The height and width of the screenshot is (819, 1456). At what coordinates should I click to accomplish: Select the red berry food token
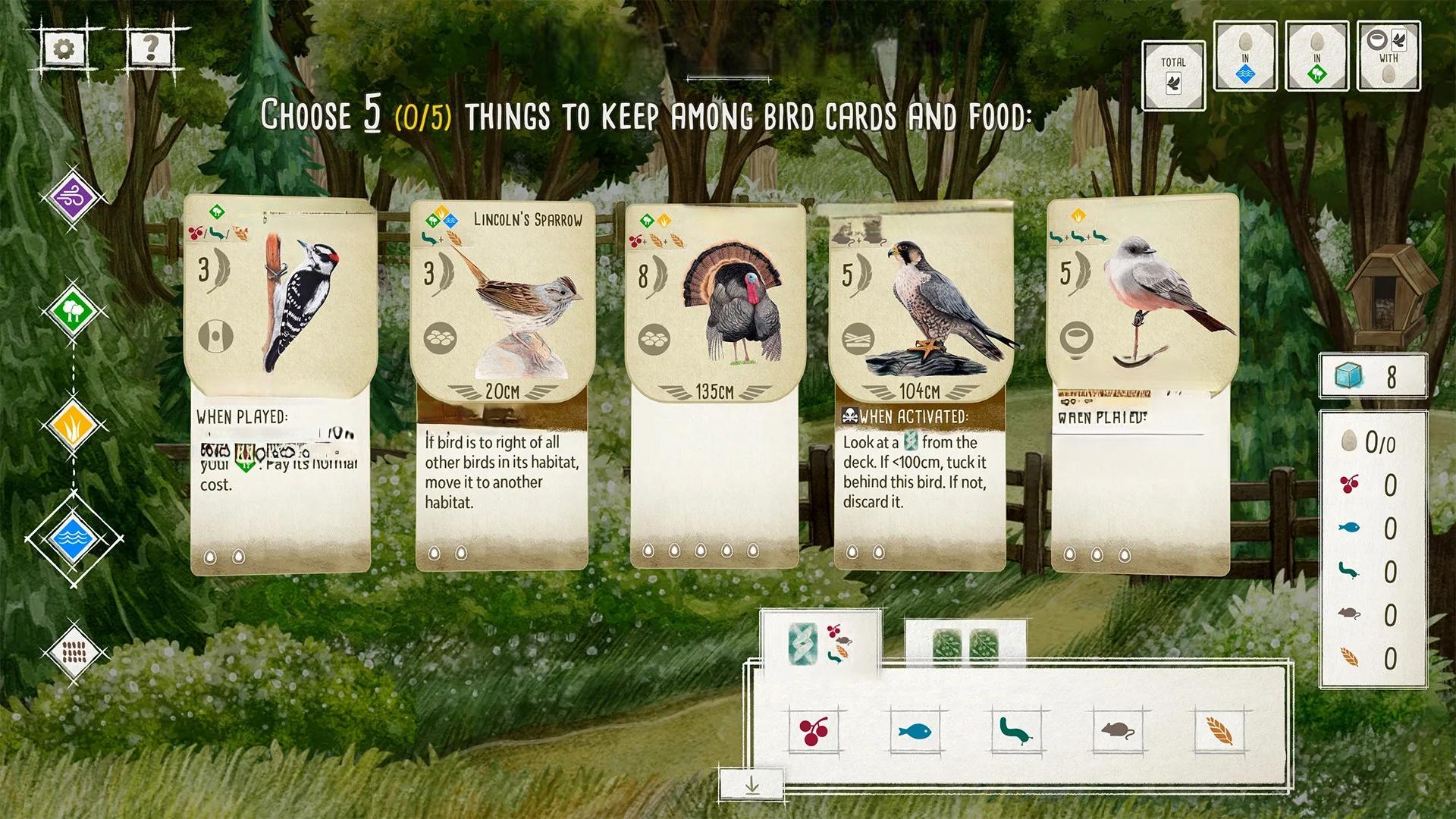tap(815, 732)
